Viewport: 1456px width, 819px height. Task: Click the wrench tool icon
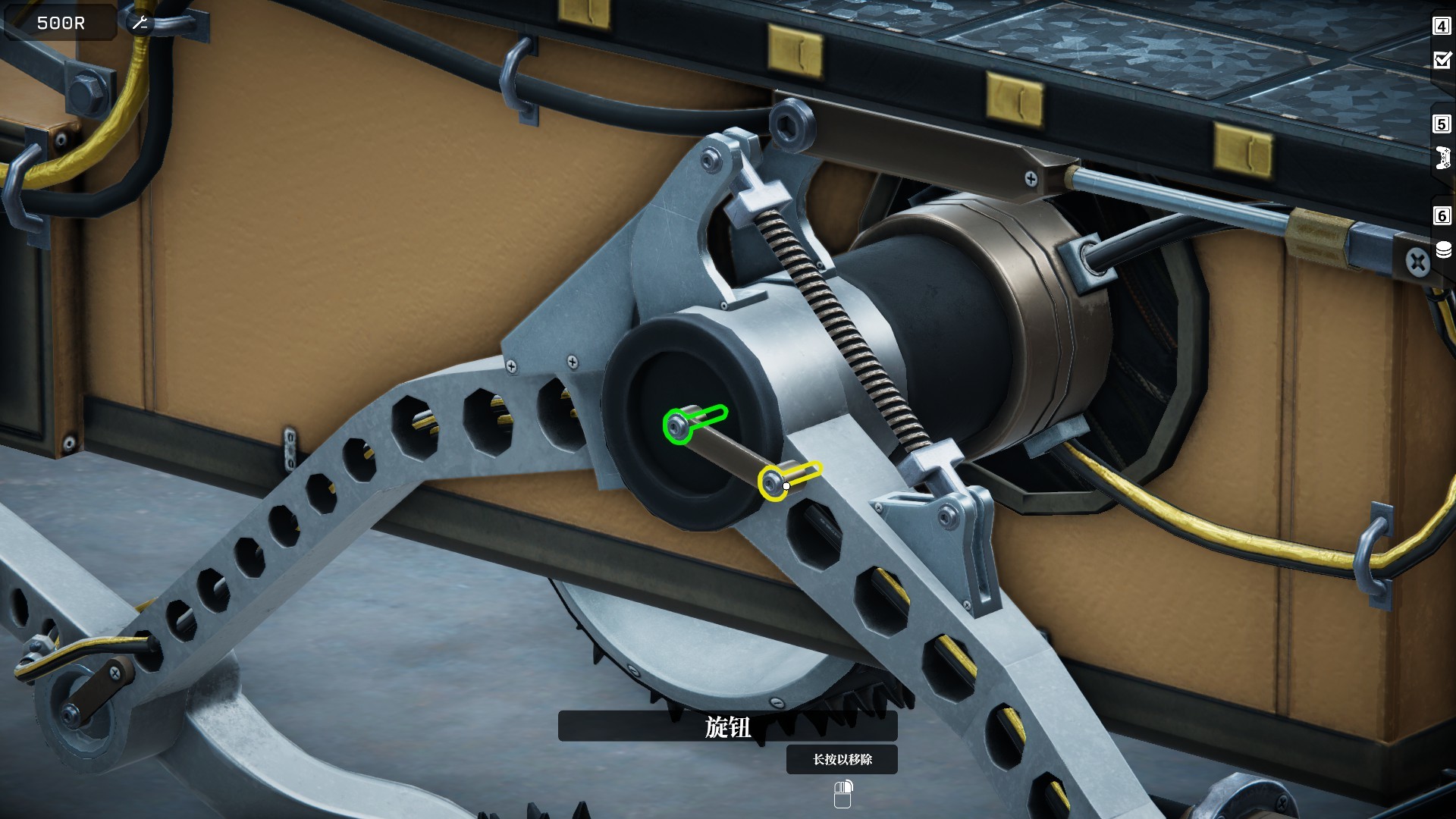[x=140, y=24]
